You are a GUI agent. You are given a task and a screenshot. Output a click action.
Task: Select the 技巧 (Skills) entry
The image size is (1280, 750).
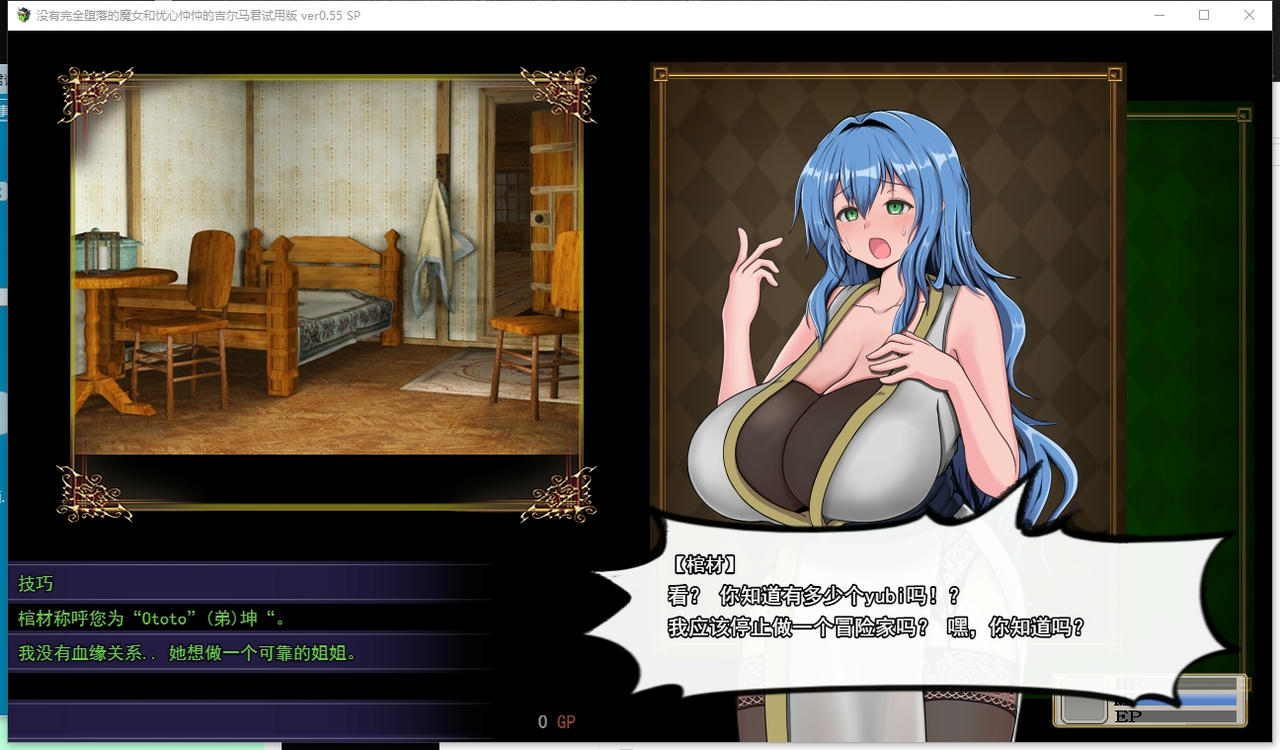tap(36, 584)
